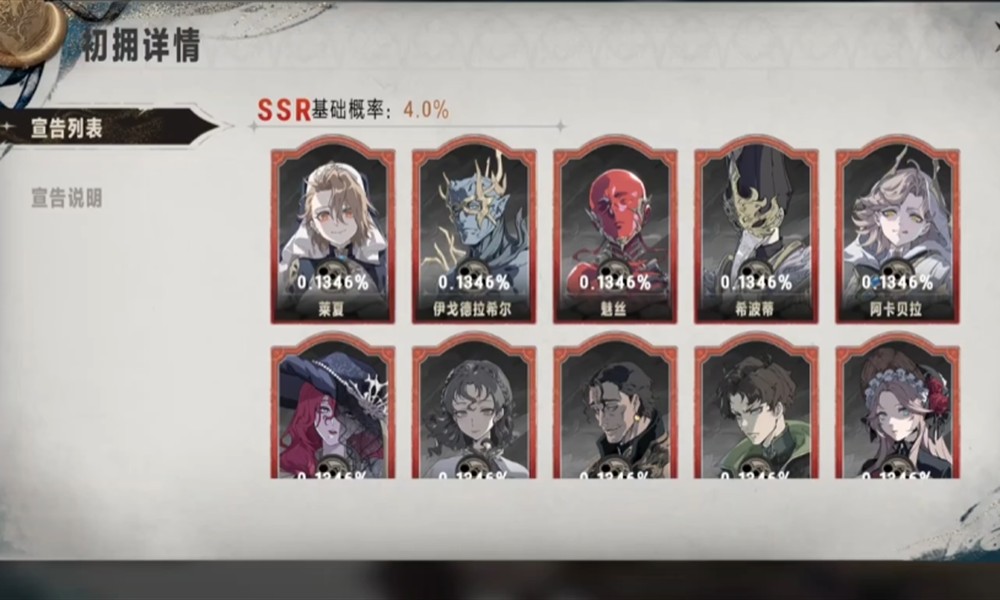View the green-scarf man card
This screenshot has height=600, width=1000.
click(x=756, y=408)
